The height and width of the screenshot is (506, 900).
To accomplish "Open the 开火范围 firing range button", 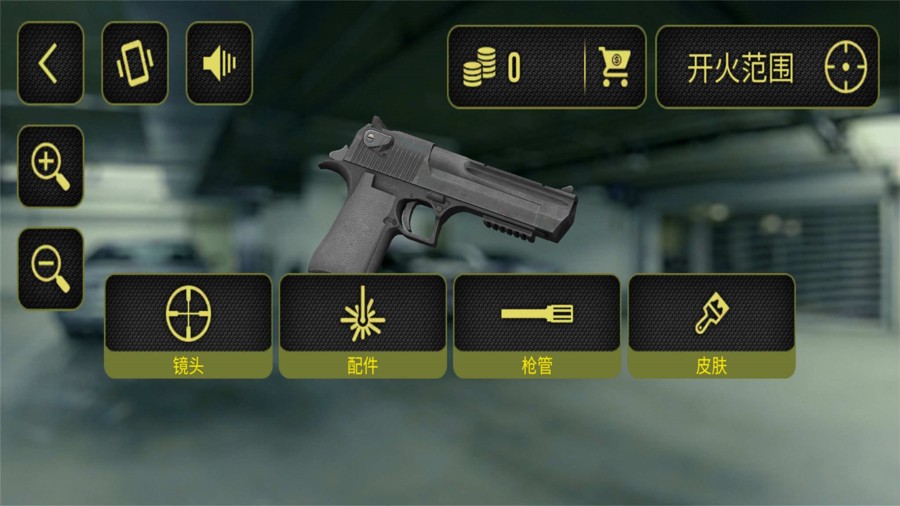I will coord(767,67).
